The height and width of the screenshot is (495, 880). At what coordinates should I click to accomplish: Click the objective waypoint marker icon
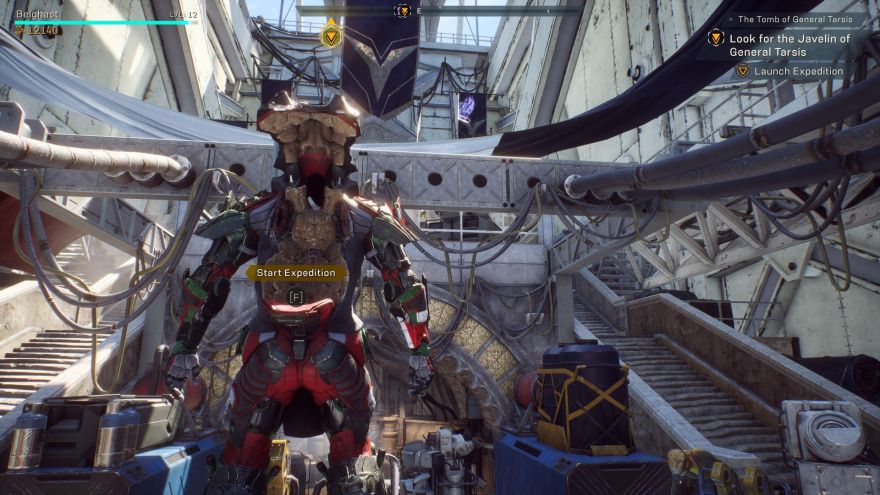[x=331, y=35]
